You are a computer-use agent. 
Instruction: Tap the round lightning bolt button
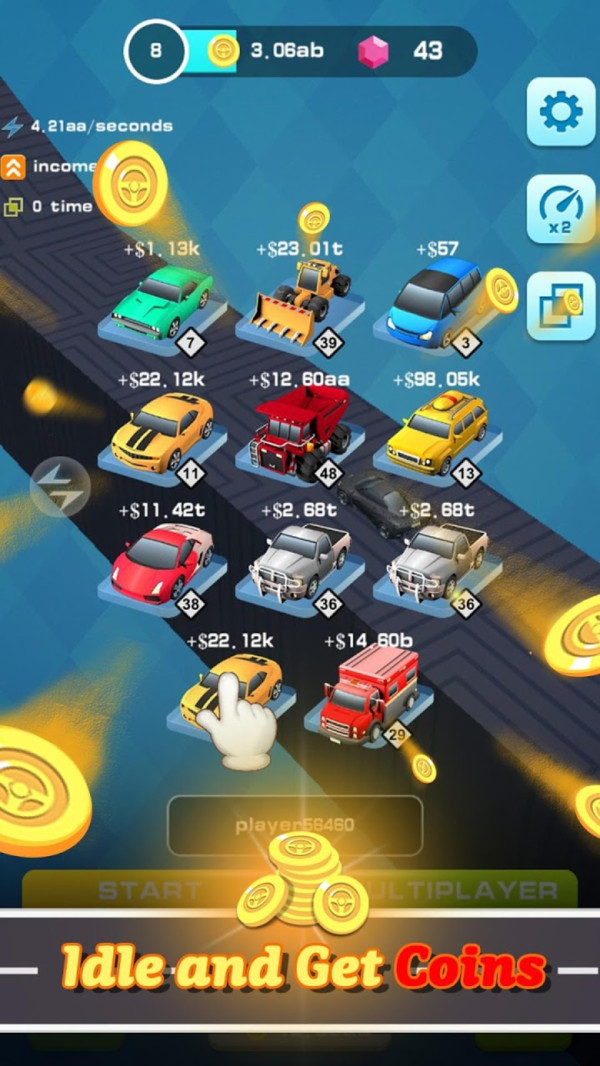(x=60, y=488)
